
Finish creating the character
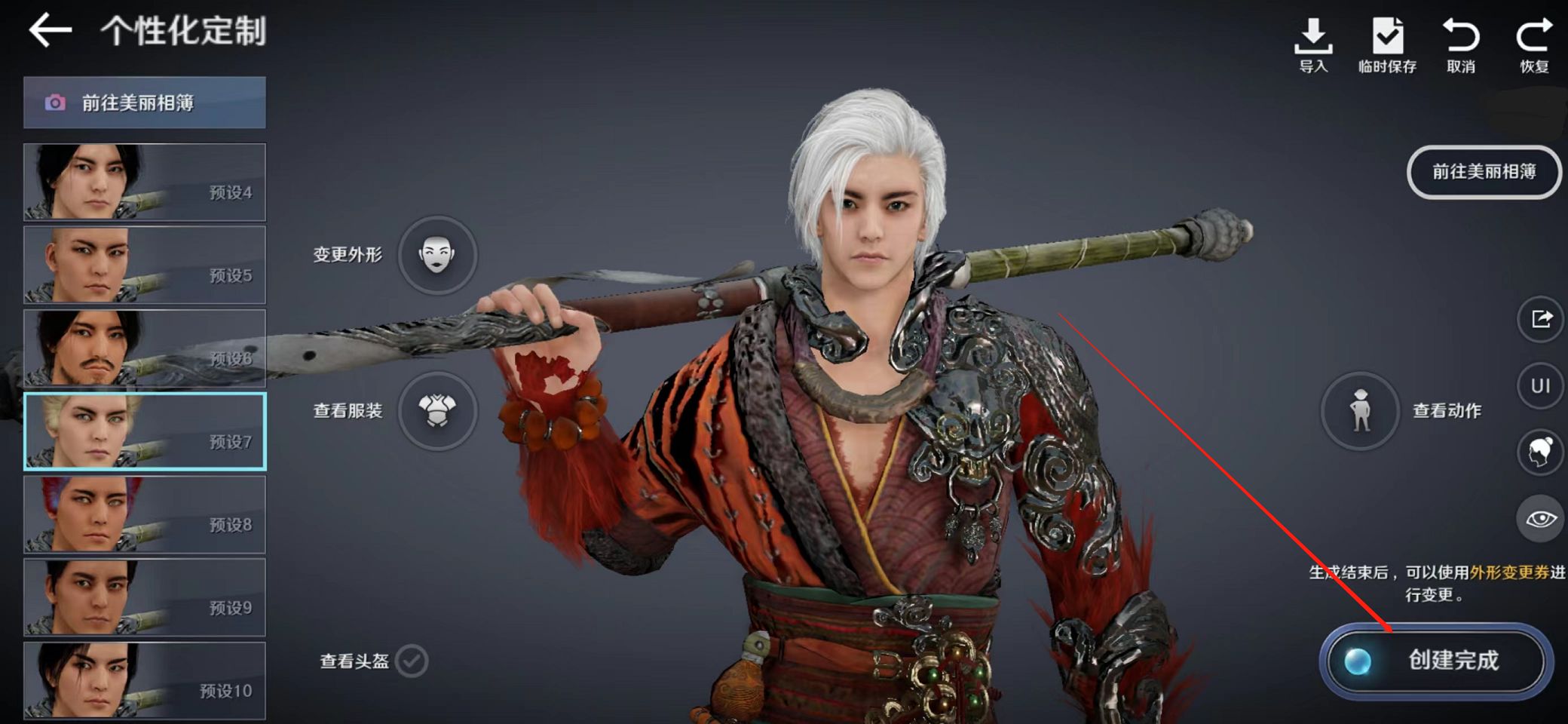[x=1436, y=661]
